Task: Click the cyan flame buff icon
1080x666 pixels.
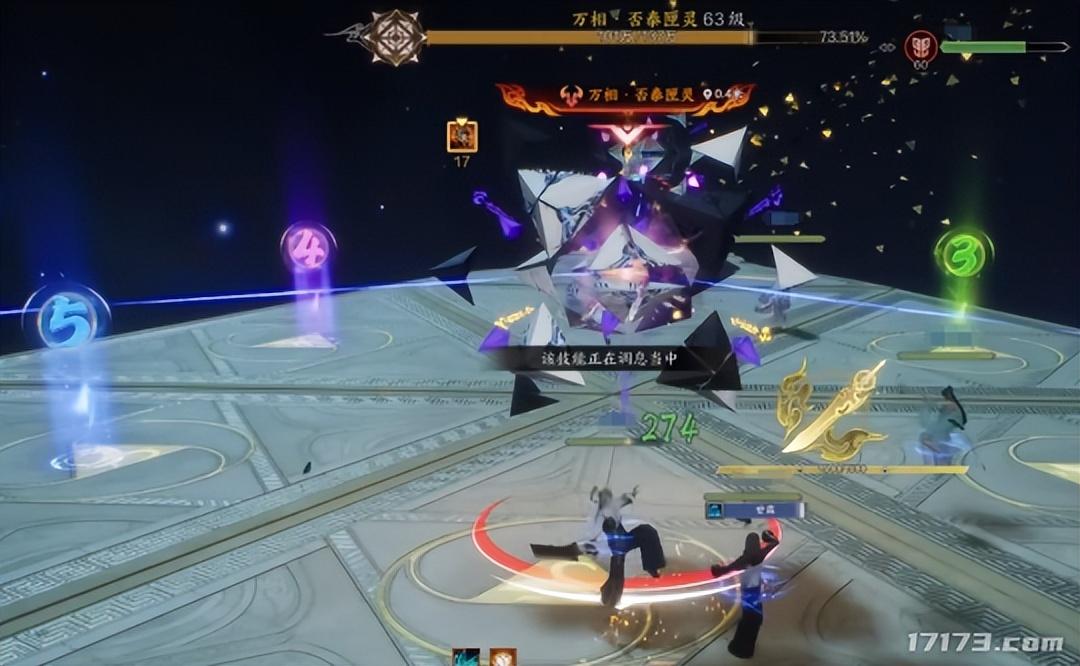Action: click(x=465, y=658)
